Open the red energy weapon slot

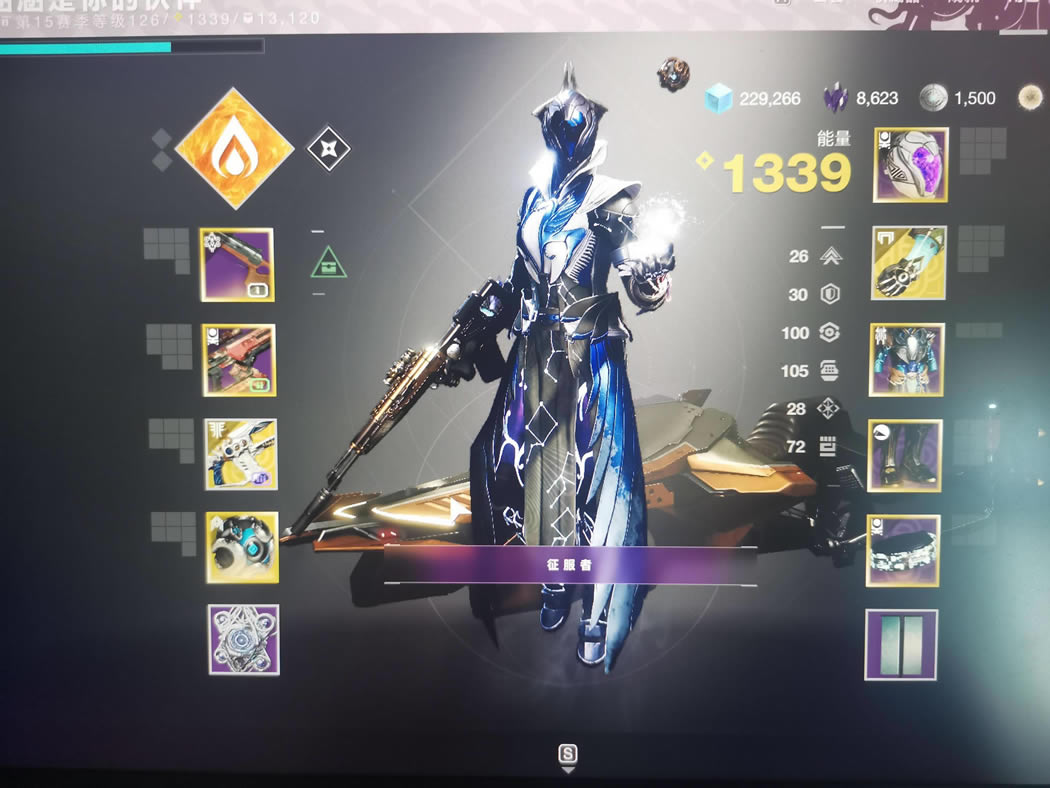239,360
